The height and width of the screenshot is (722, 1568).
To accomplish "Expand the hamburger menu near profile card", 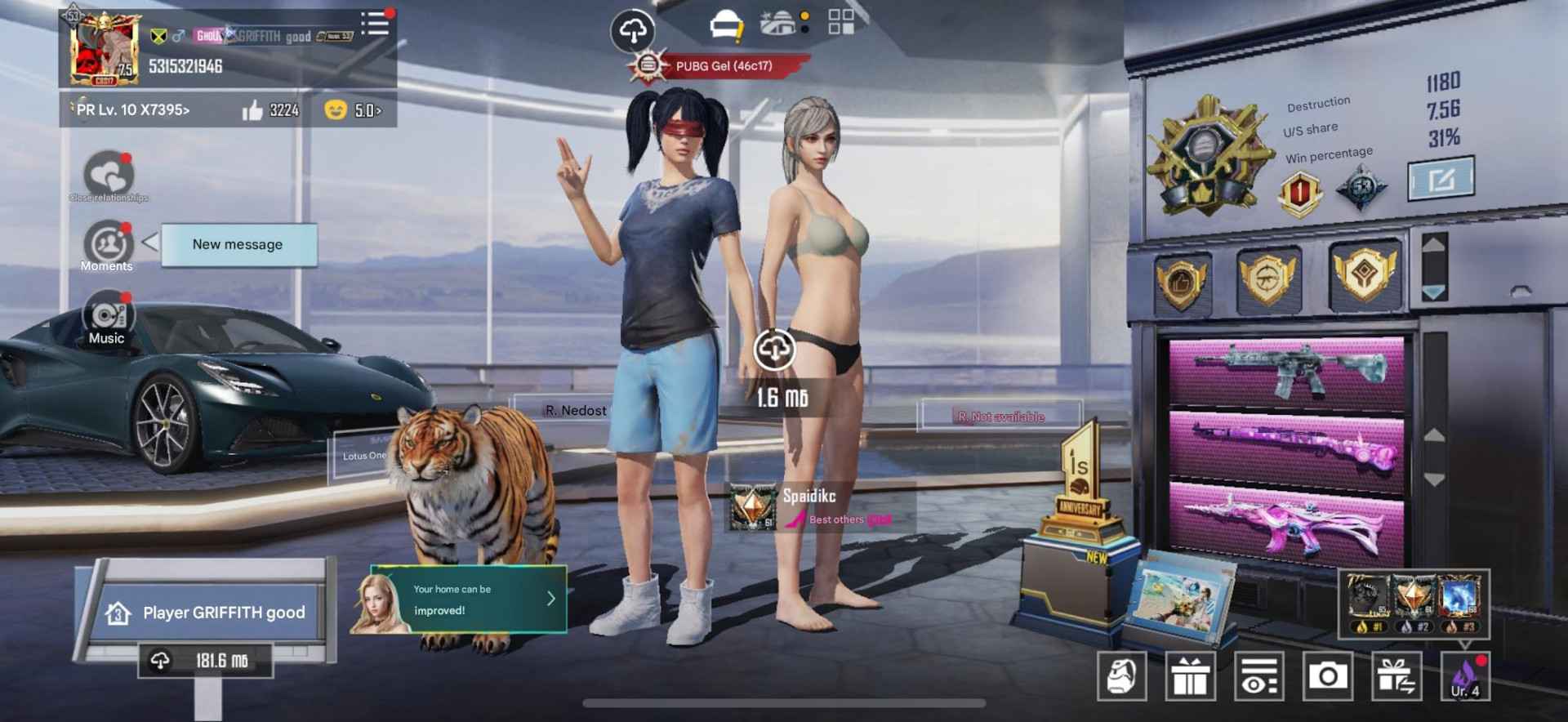I will (374, 23).
